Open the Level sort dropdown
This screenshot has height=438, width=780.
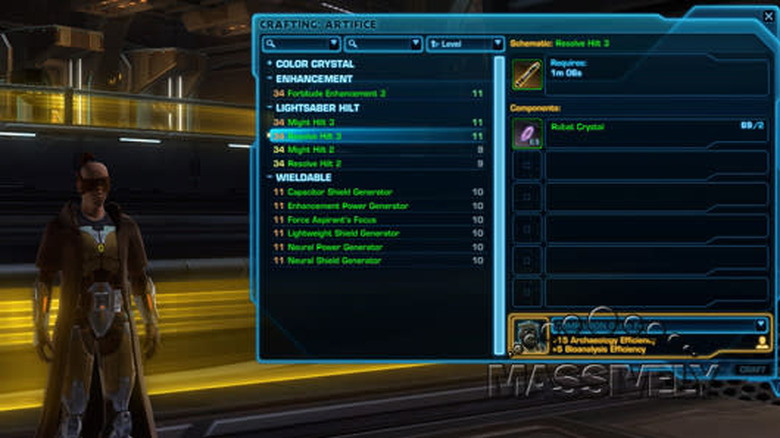tap(465, 44)
